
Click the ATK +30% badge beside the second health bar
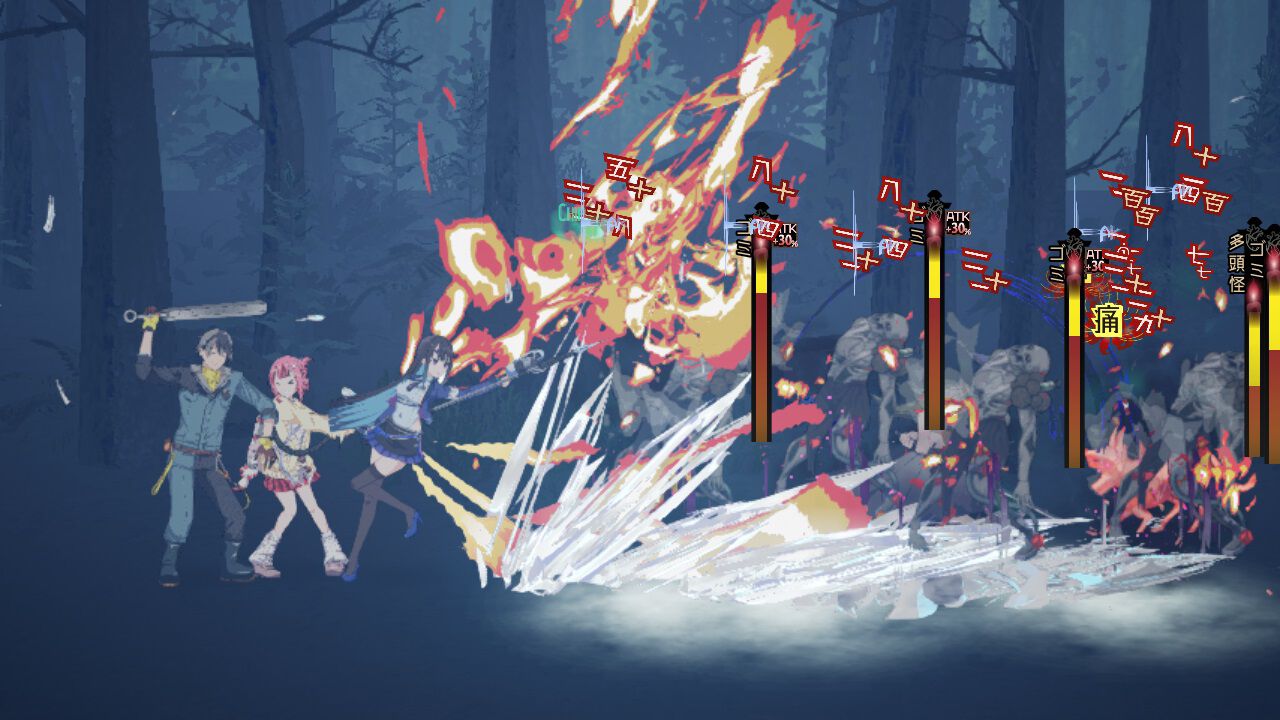[x=957, y=224]
